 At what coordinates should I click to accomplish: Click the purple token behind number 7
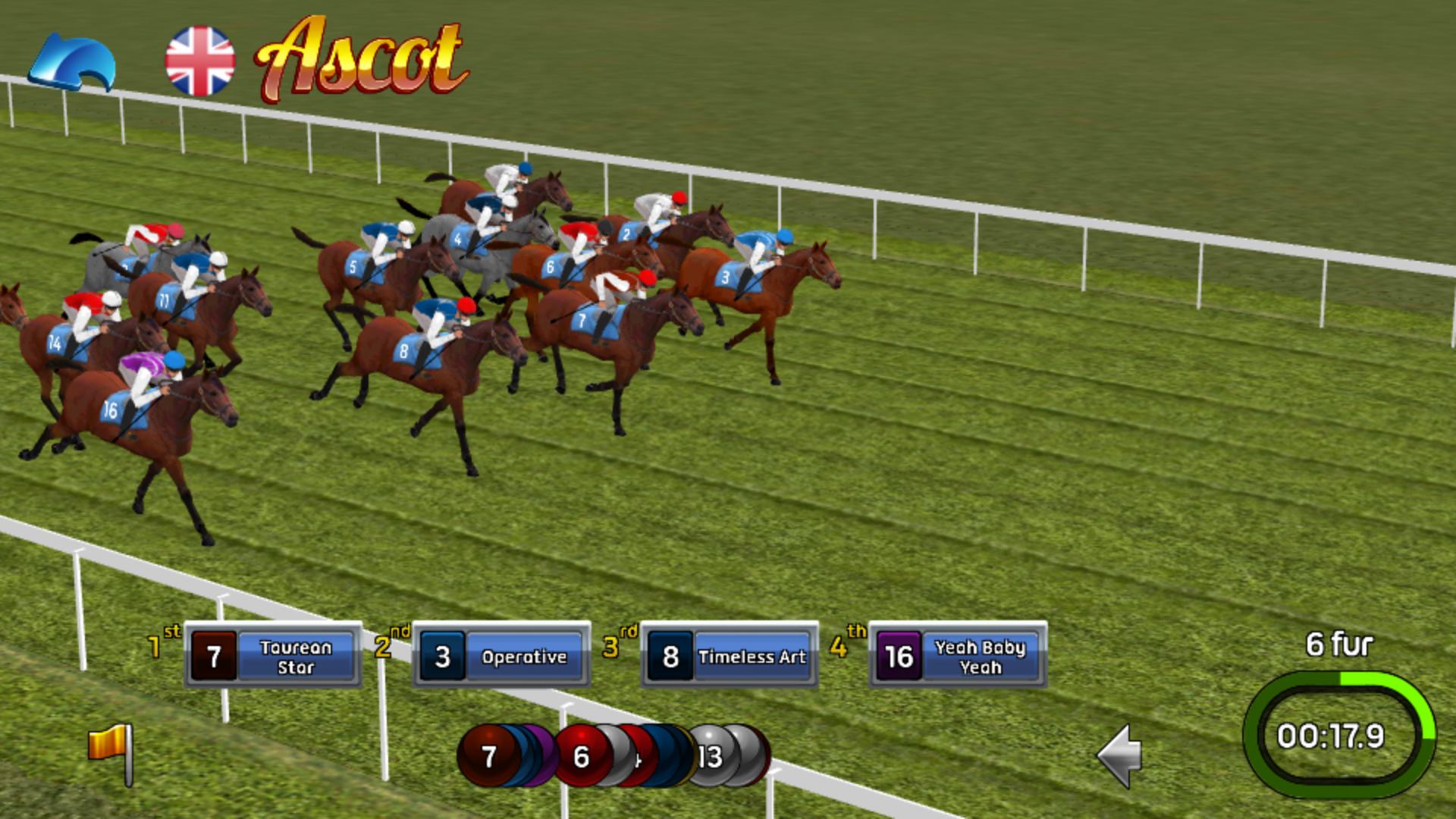[x=538, y=755]
